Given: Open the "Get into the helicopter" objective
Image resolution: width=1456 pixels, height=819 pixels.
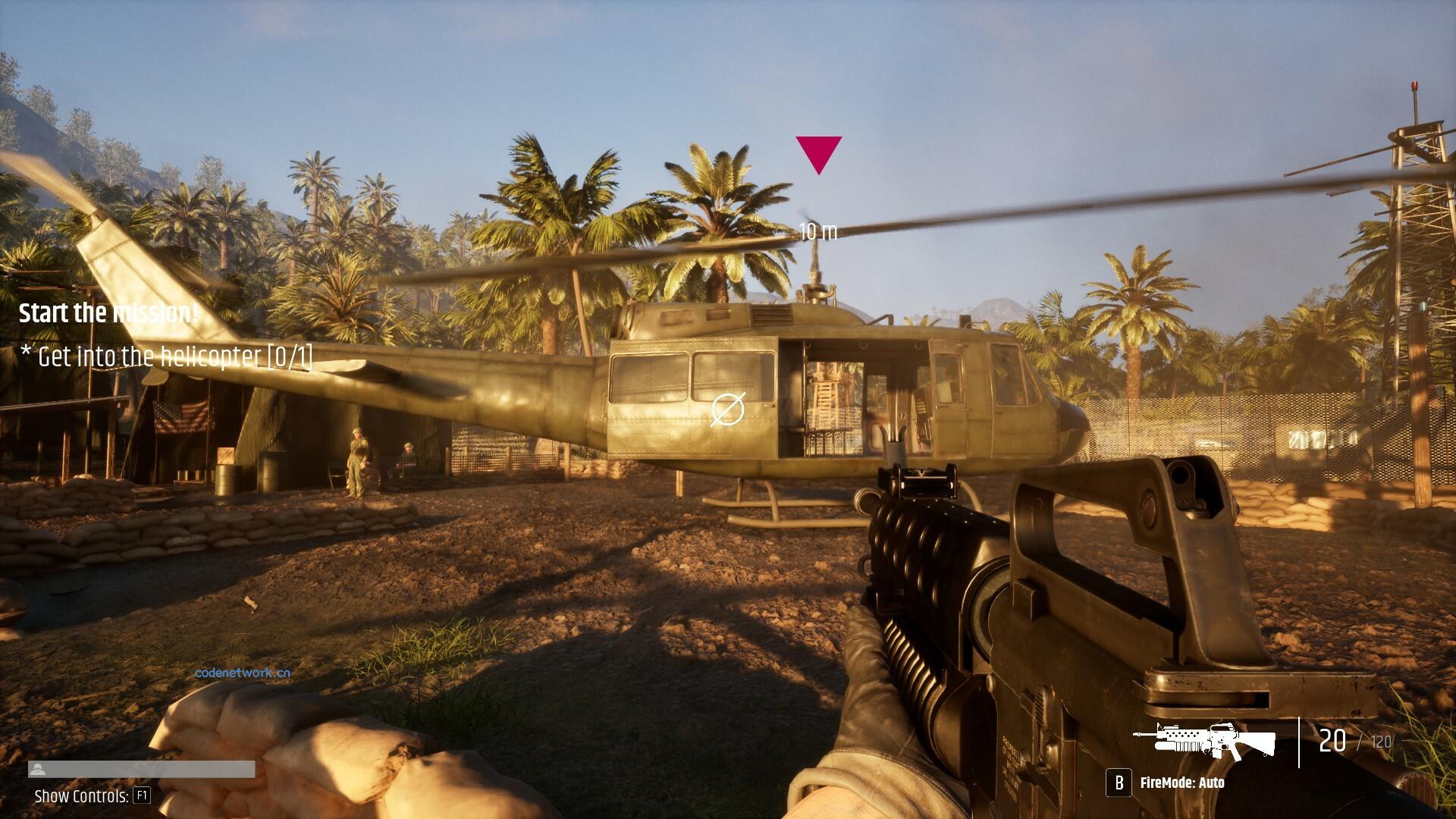Looking at the screenshot, I should pos(167,356).
